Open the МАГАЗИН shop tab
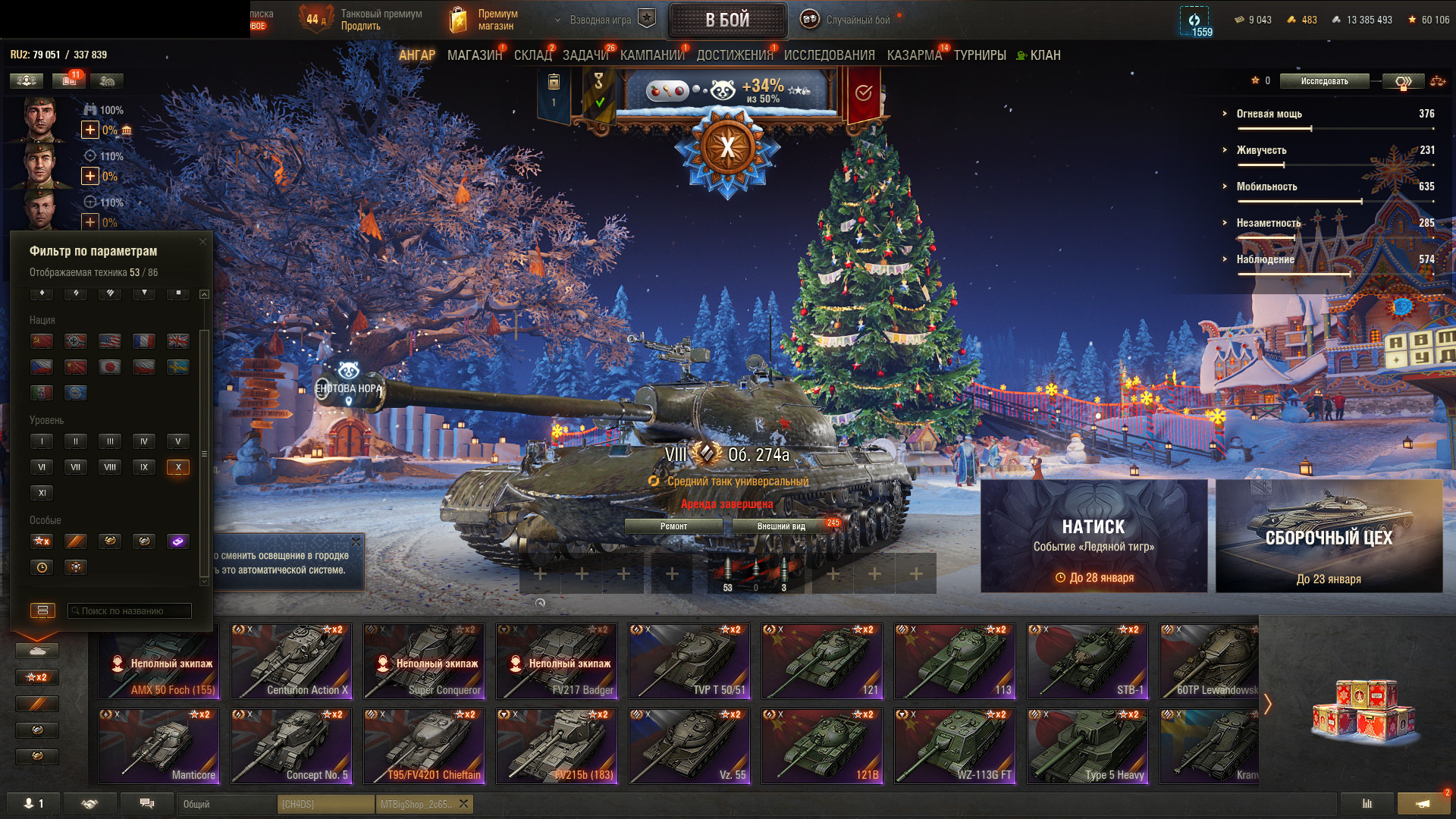This screenshot has height=819, width=1456. click(474, 55)
